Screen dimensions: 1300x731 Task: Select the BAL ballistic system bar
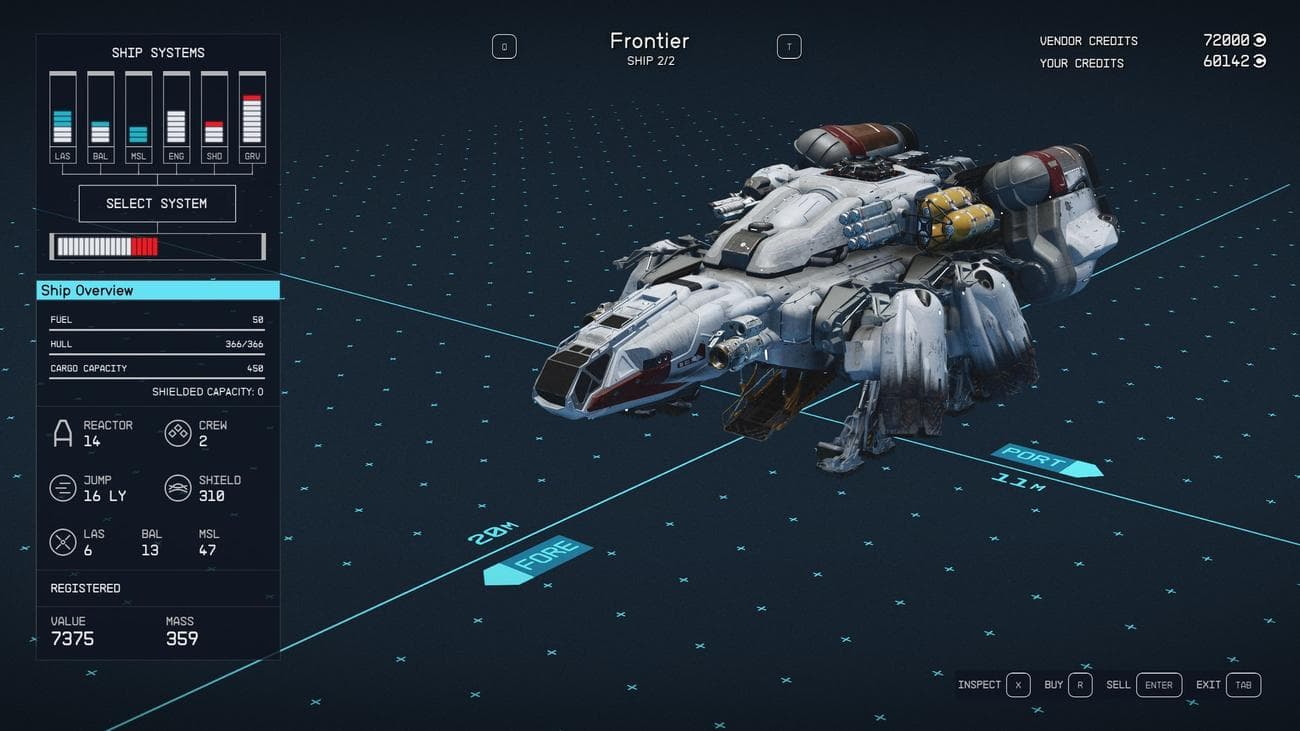[100, 110]
